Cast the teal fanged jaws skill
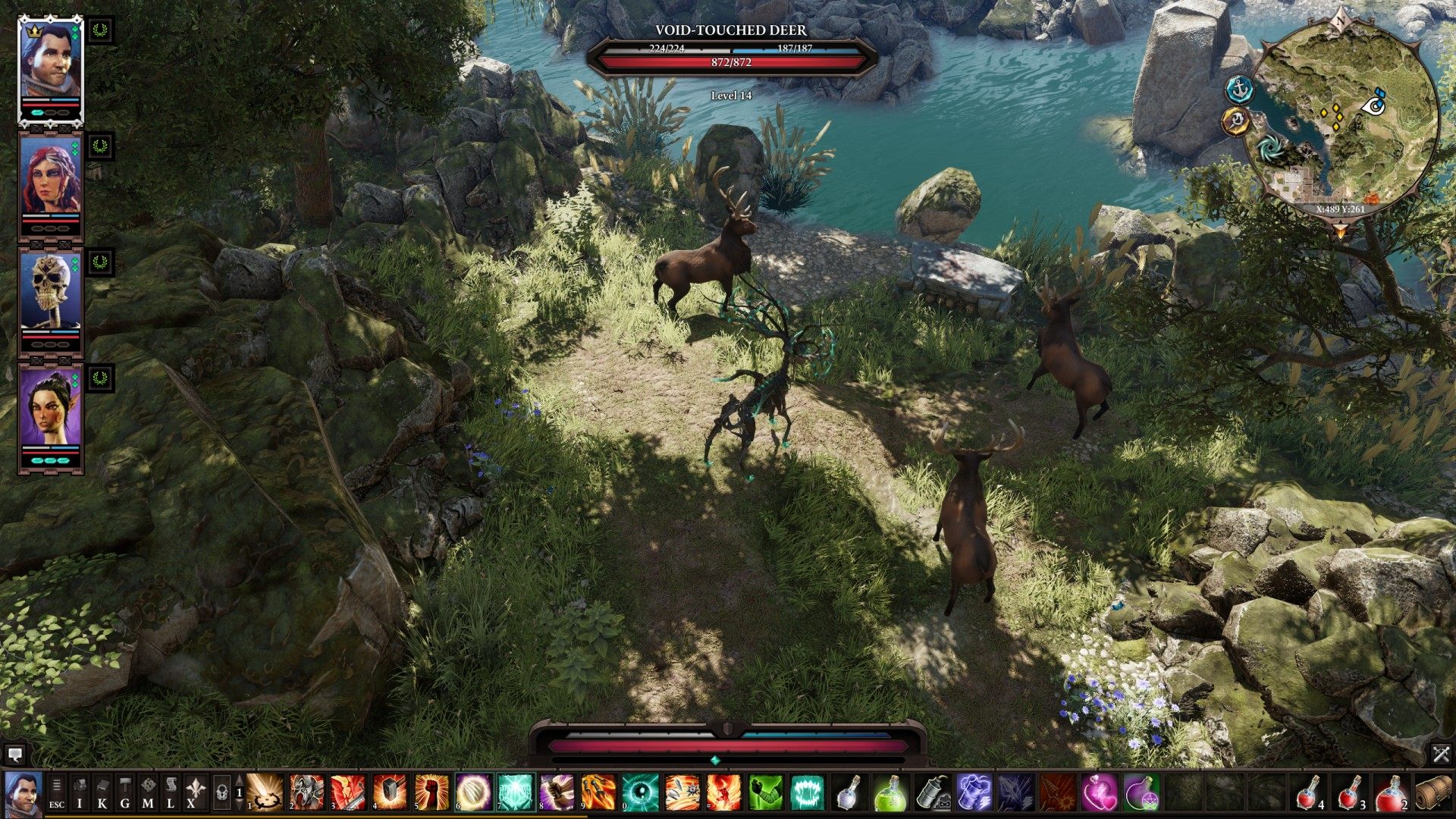 click(807, 792)
